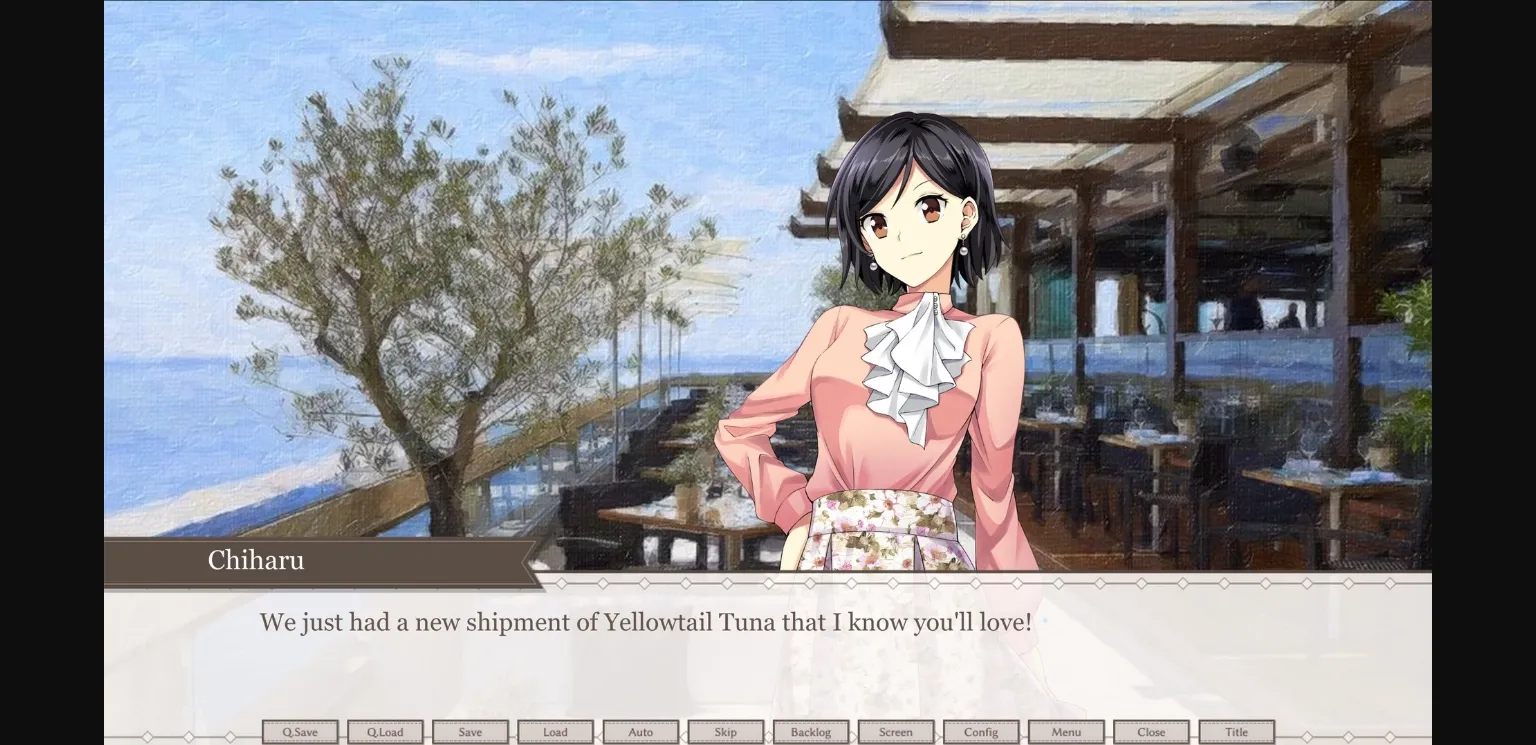Open the game Menu

(x=1066, y=731)
